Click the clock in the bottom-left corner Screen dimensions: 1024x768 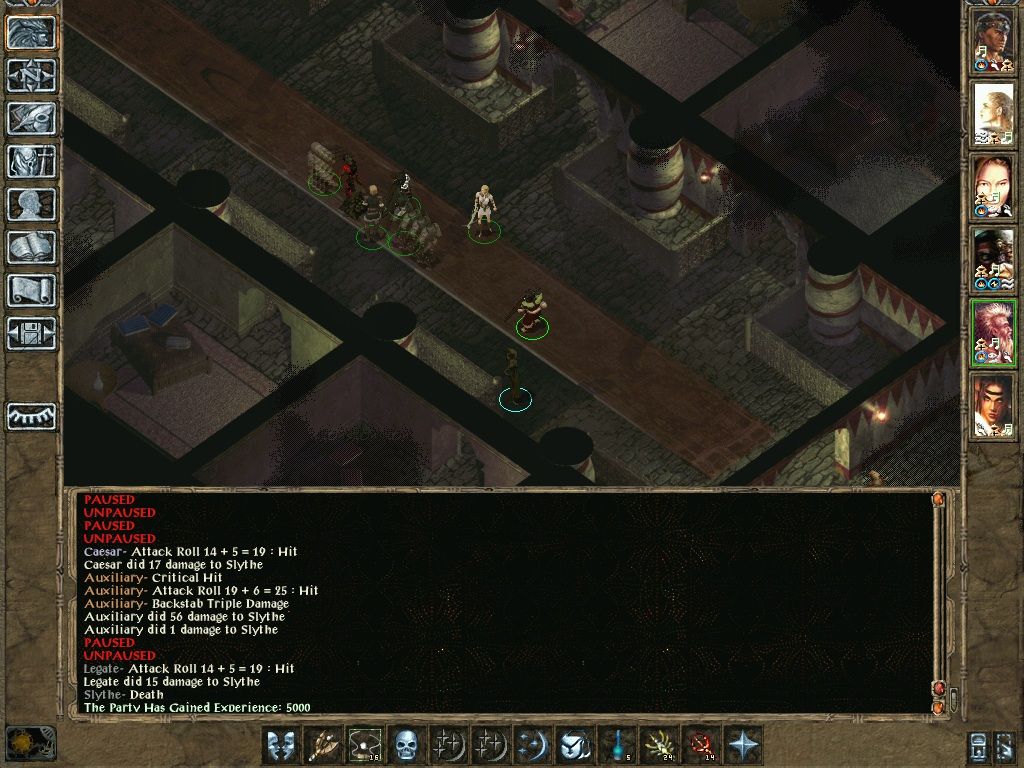30,744
